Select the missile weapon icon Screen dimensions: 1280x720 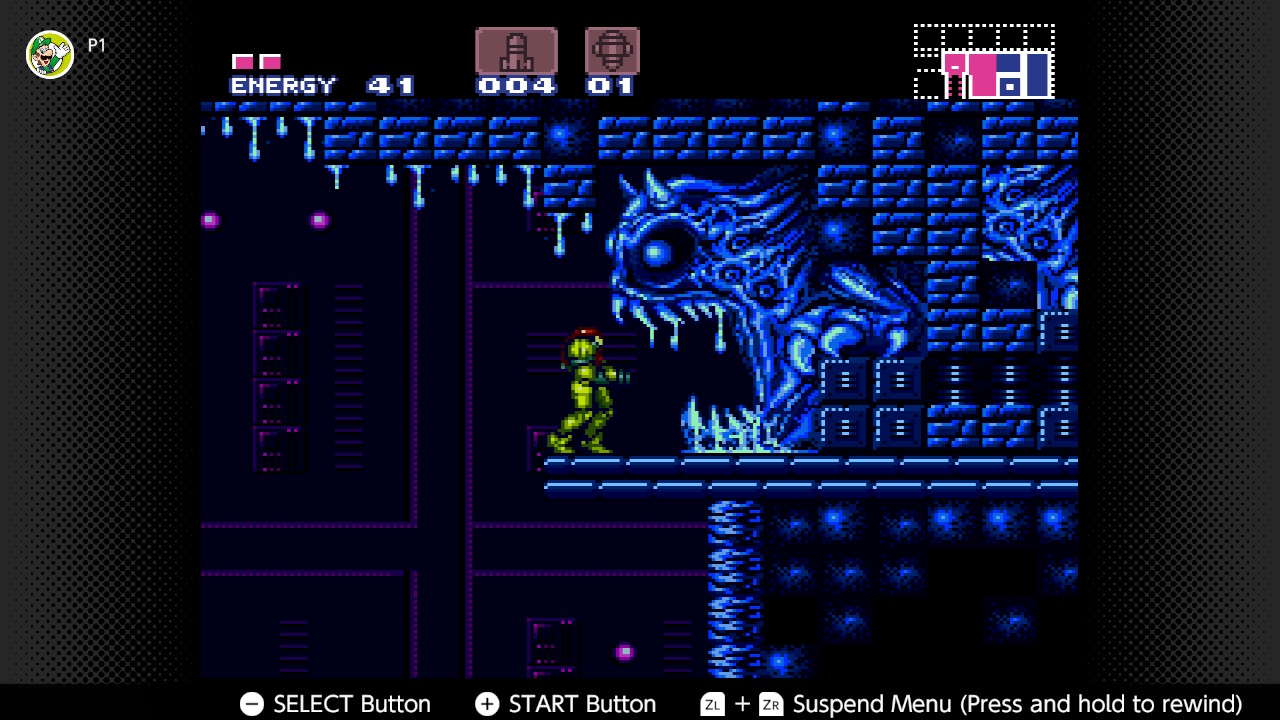tap(516, 51)
